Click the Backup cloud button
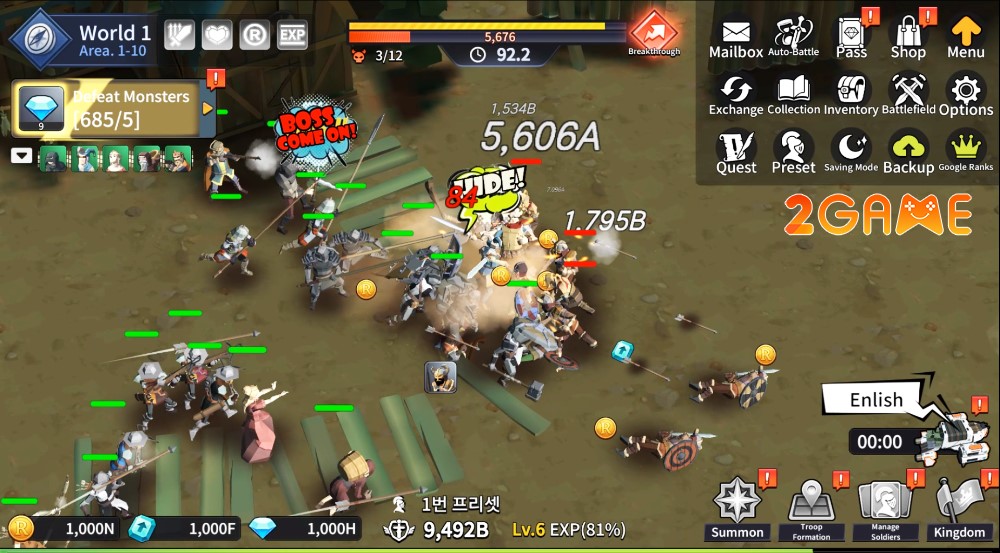This screenshot has height=553, width=1000. [x=908, y=153]
